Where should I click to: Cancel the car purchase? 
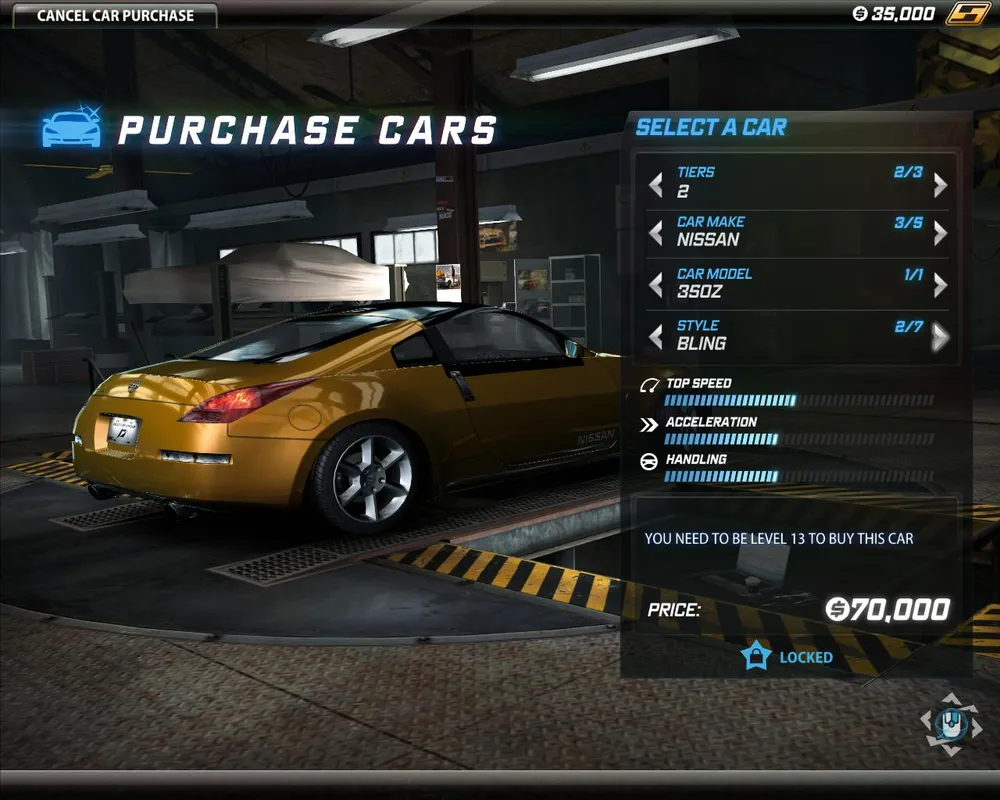(115, 16)
